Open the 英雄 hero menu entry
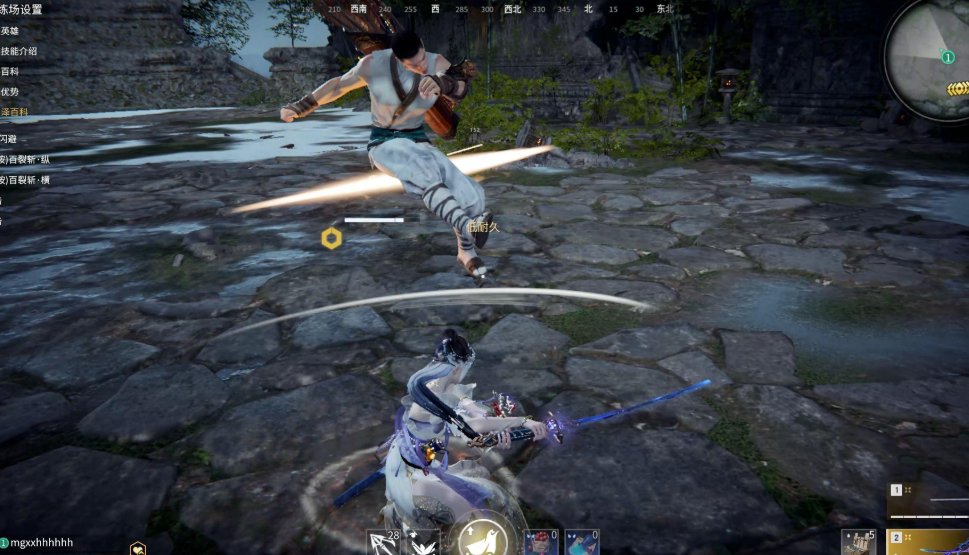 [x=10, y=30]
